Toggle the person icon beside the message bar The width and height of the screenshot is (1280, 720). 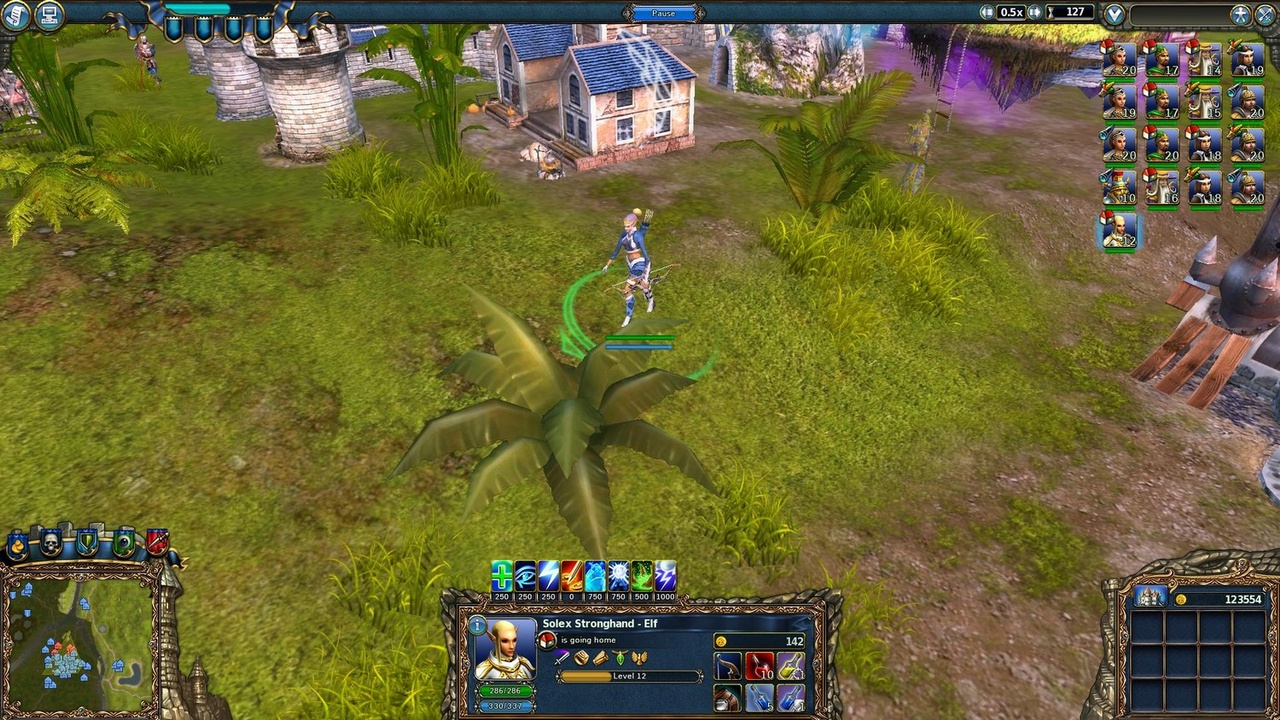[1240, 13]
